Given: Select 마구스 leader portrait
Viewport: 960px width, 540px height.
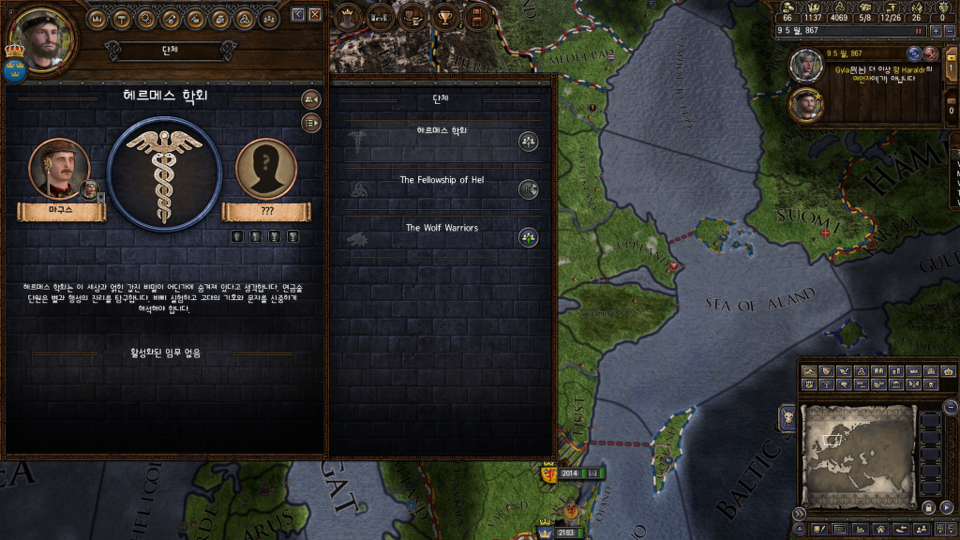Looking at the screenshot, I should point(59,169).
